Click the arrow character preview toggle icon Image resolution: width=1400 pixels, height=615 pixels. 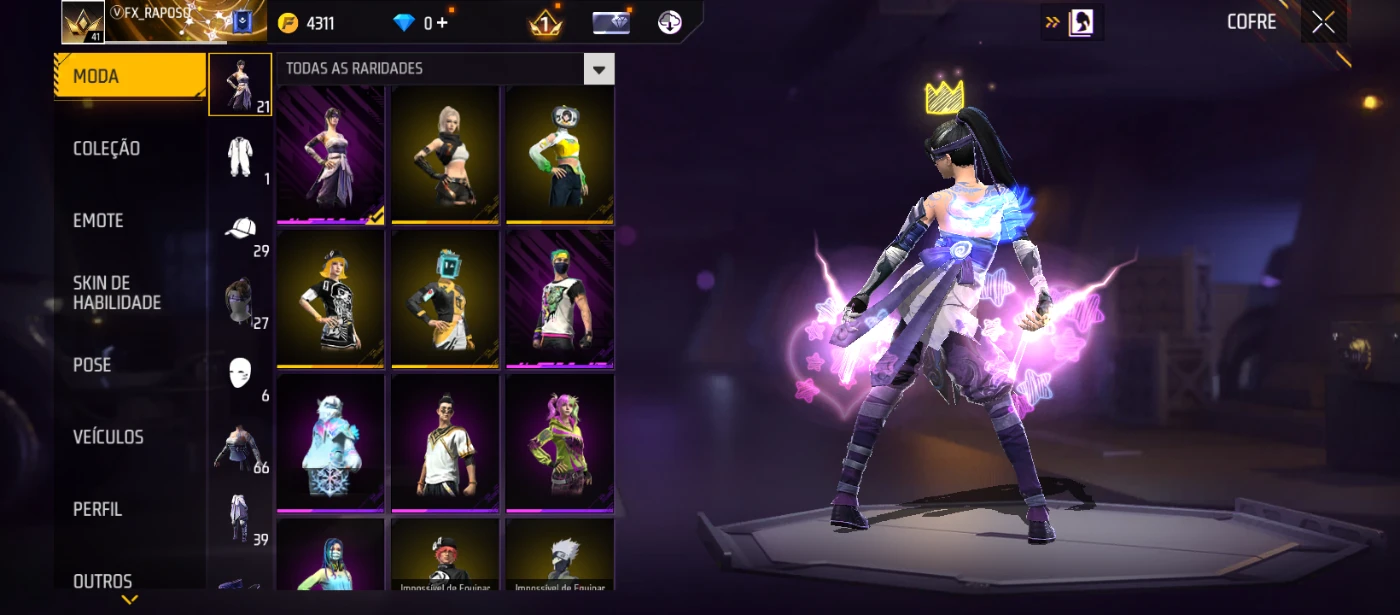(1072, 23)
